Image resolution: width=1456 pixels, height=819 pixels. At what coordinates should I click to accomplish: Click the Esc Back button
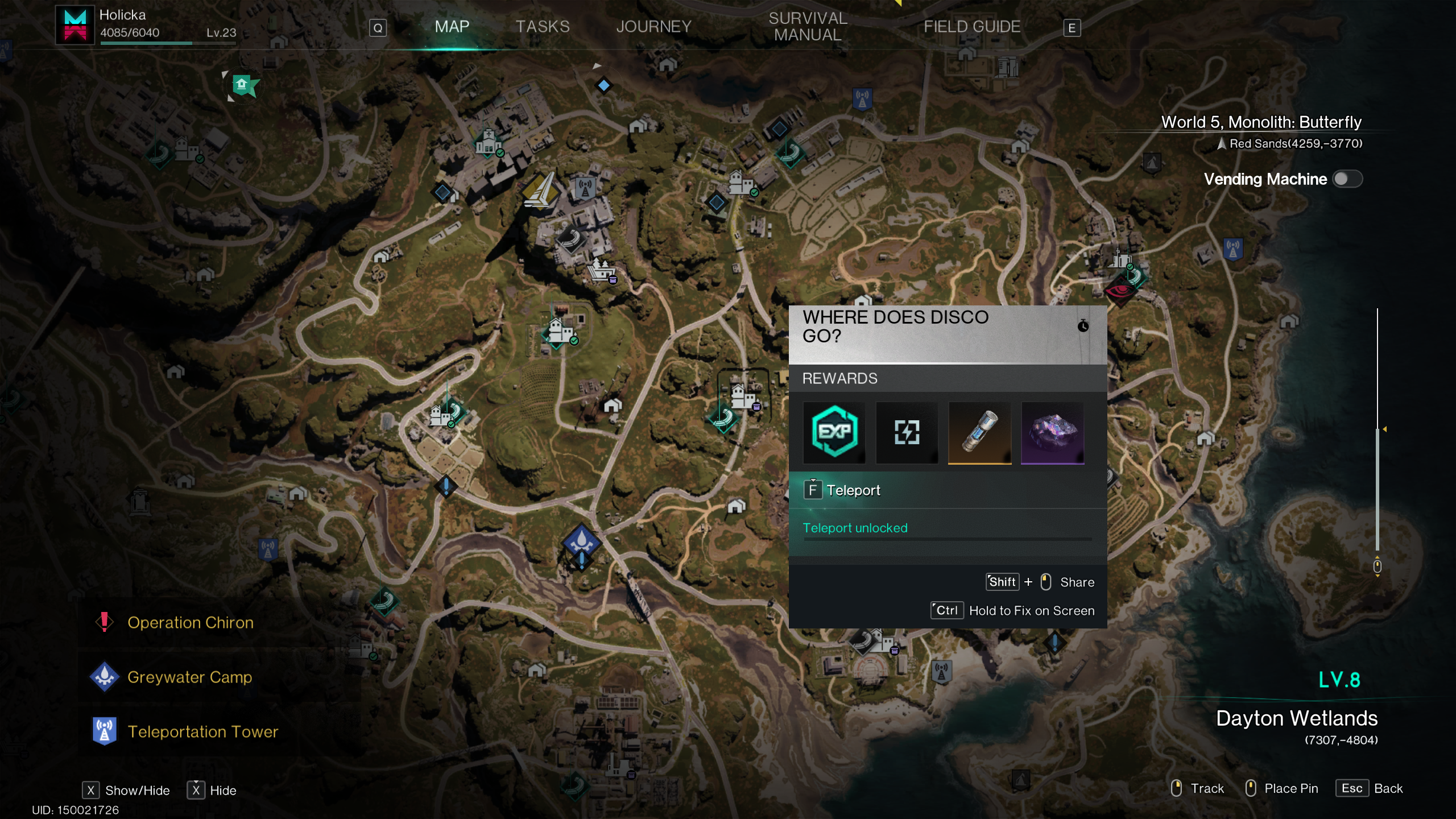coord(1371,789)
